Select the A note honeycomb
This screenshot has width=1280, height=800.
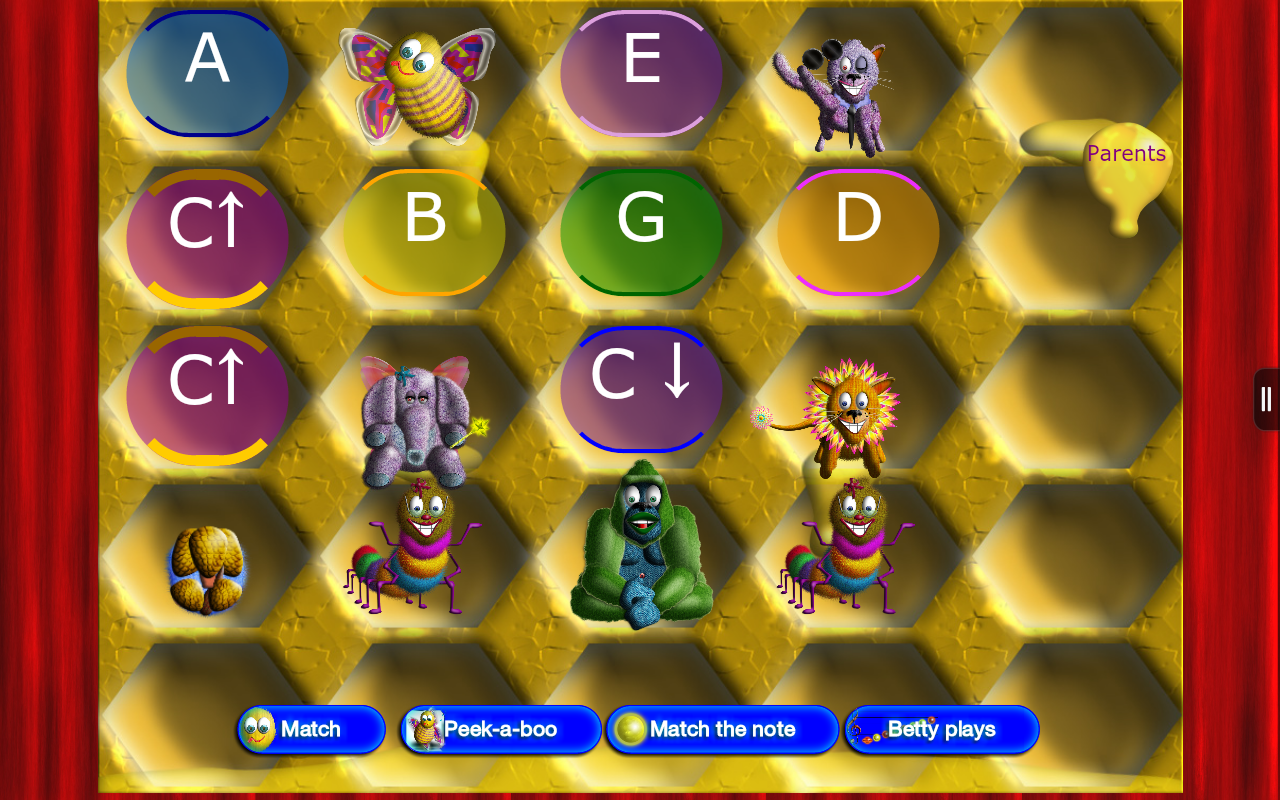[x=207, y=72]
